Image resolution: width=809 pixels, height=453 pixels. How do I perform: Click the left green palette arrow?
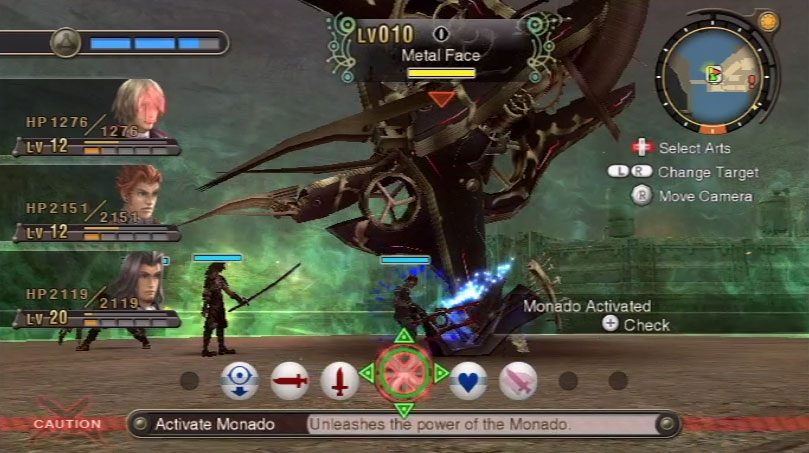coord(366,374)
